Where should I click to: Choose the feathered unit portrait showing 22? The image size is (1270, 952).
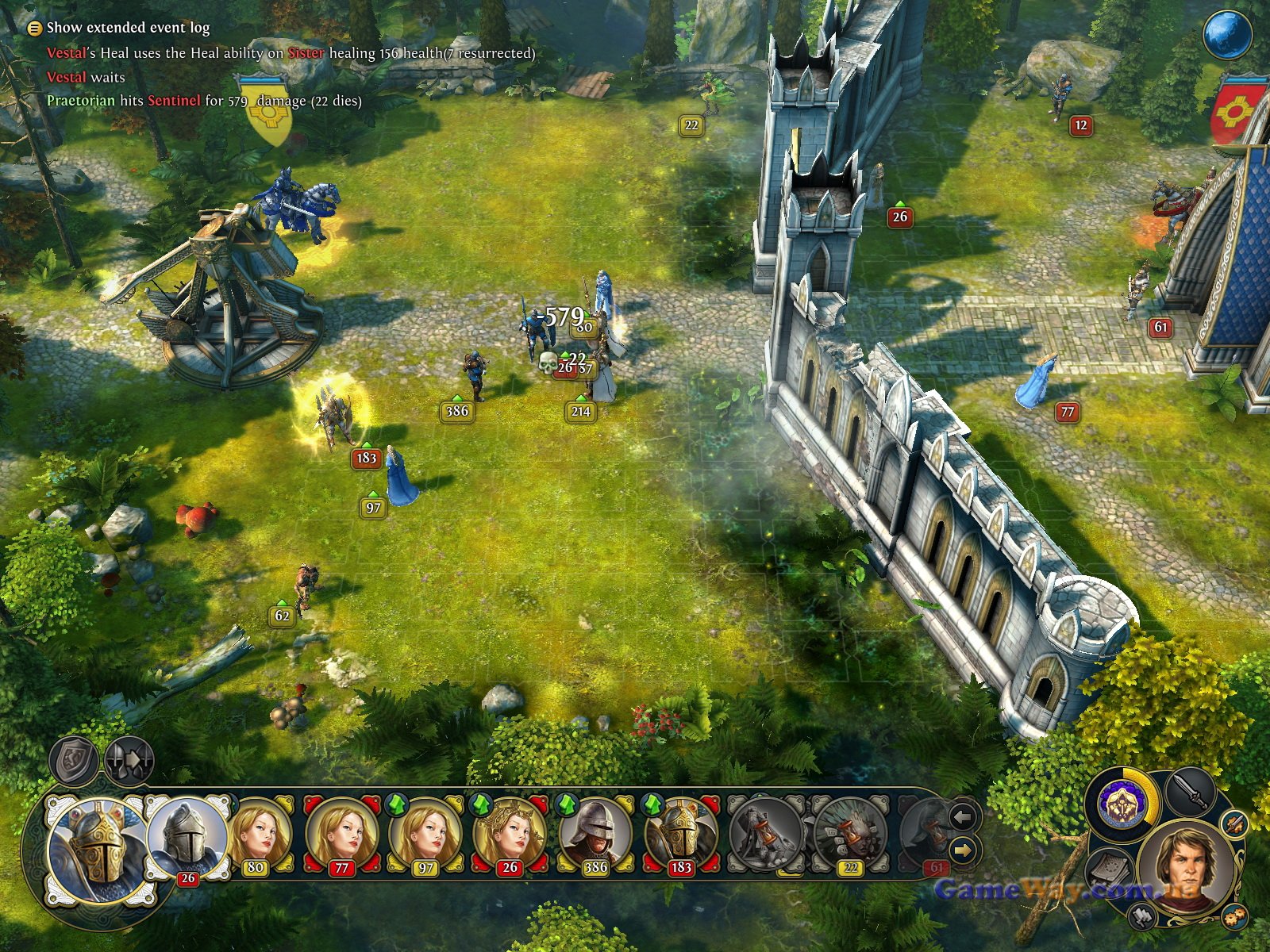[849, 833]
